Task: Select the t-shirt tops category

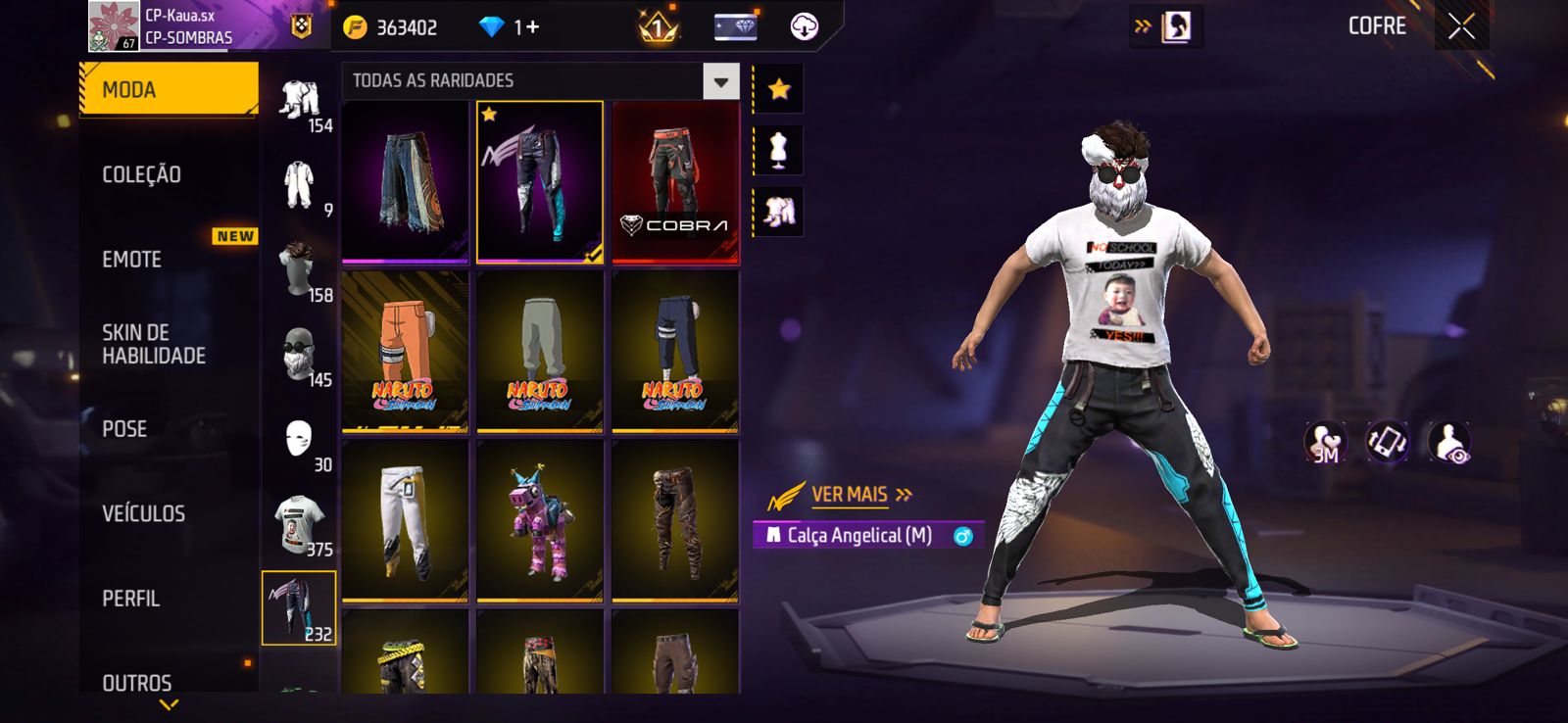Action: (299, 524)
